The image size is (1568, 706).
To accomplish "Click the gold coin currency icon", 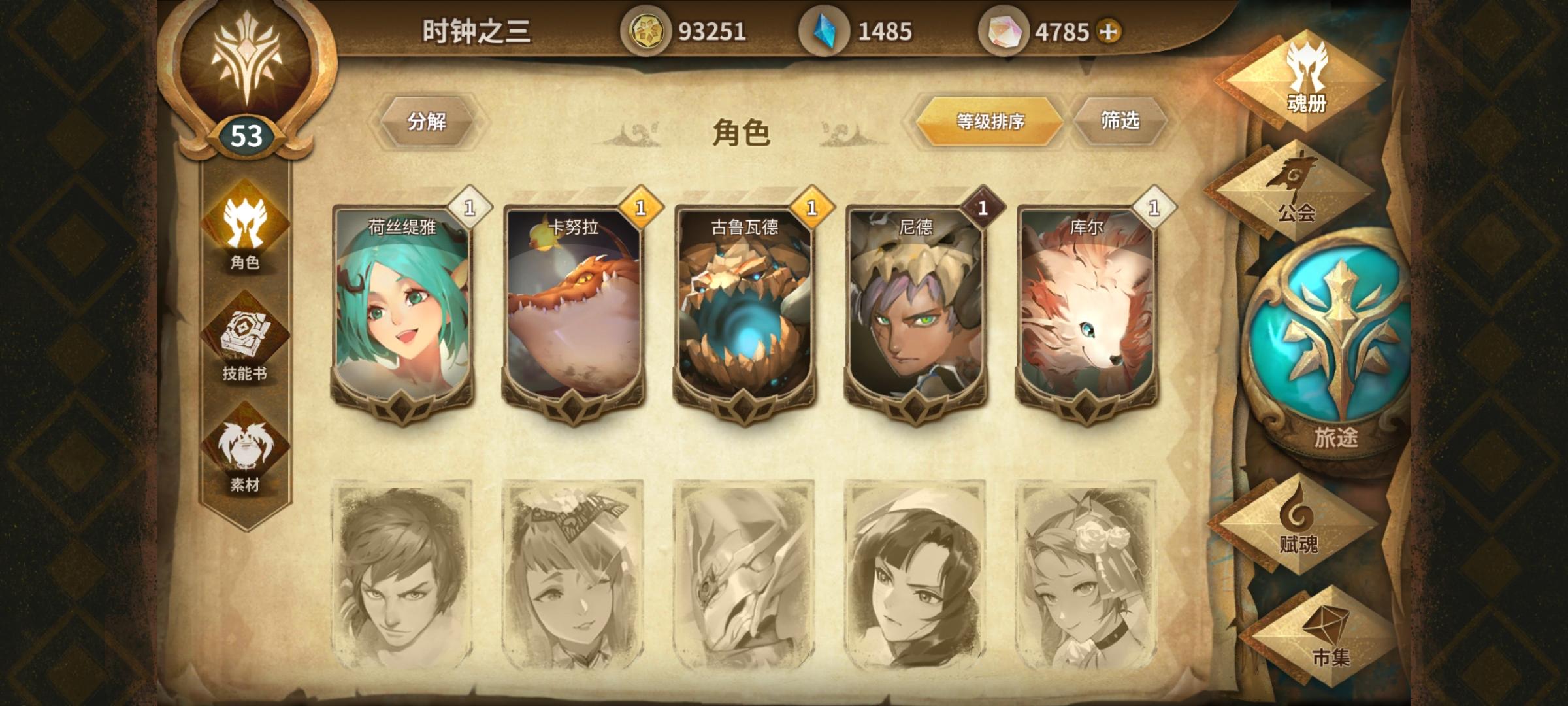I will point(651,28).
